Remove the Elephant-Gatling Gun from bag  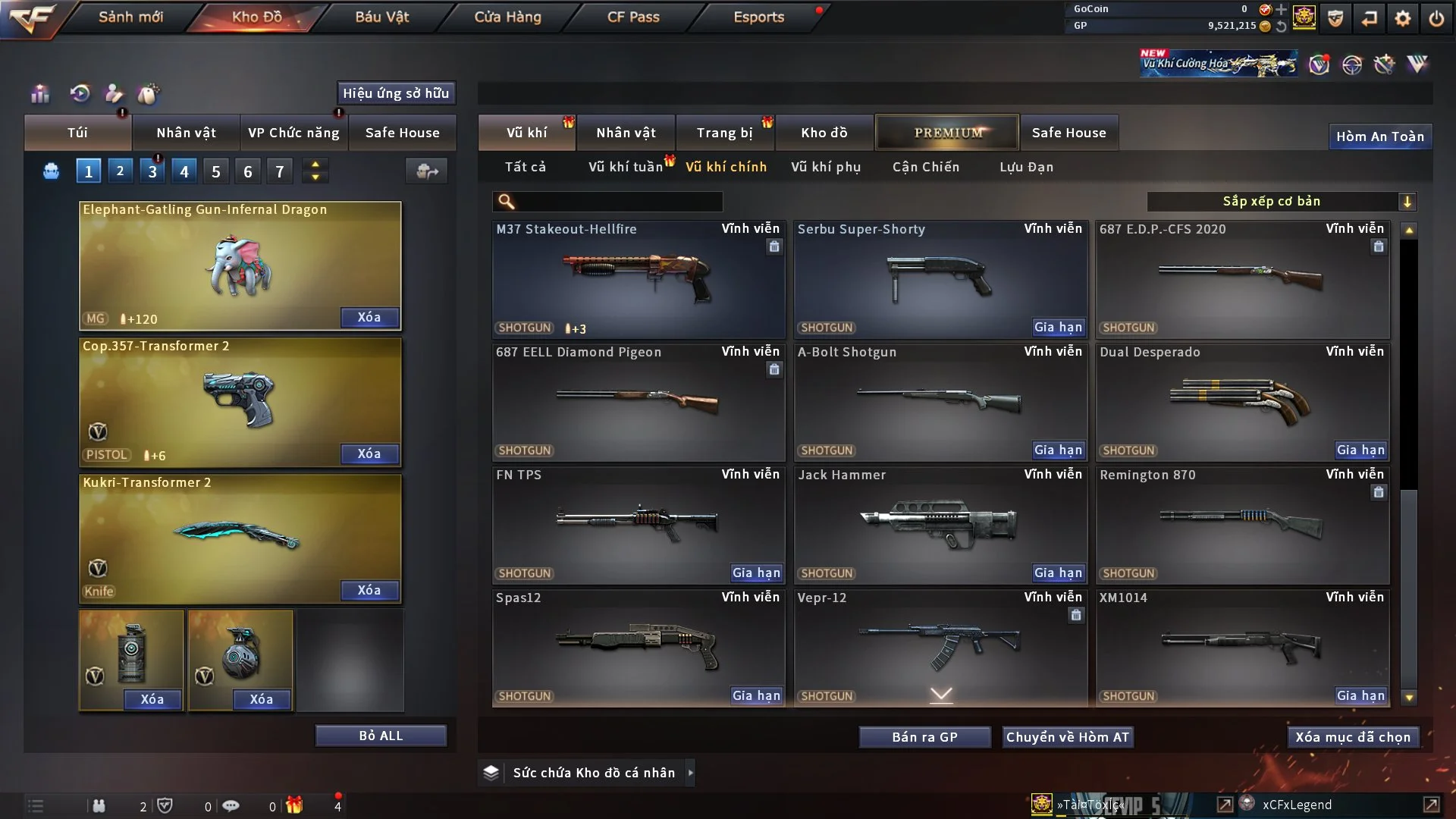pyautogui.click(x=369, y=318)
